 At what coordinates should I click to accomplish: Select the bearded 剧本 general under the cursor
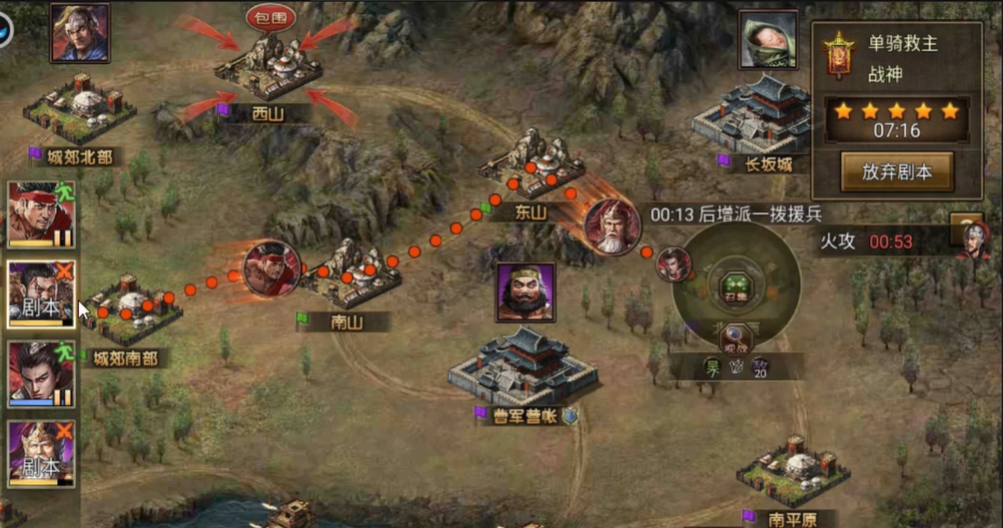coord(40,294)
